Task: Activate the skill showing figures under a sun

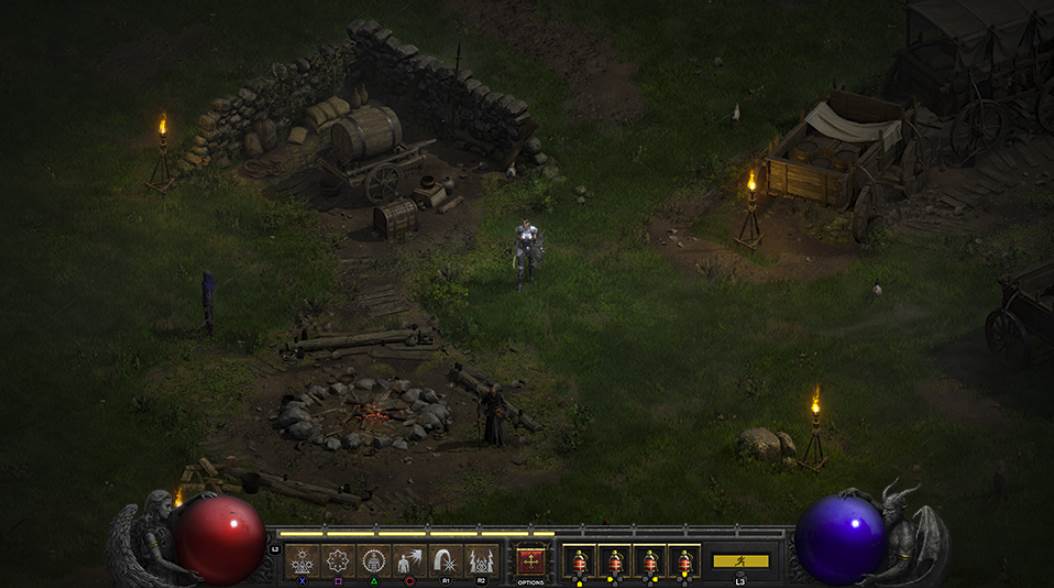Action: coord(301,561)
